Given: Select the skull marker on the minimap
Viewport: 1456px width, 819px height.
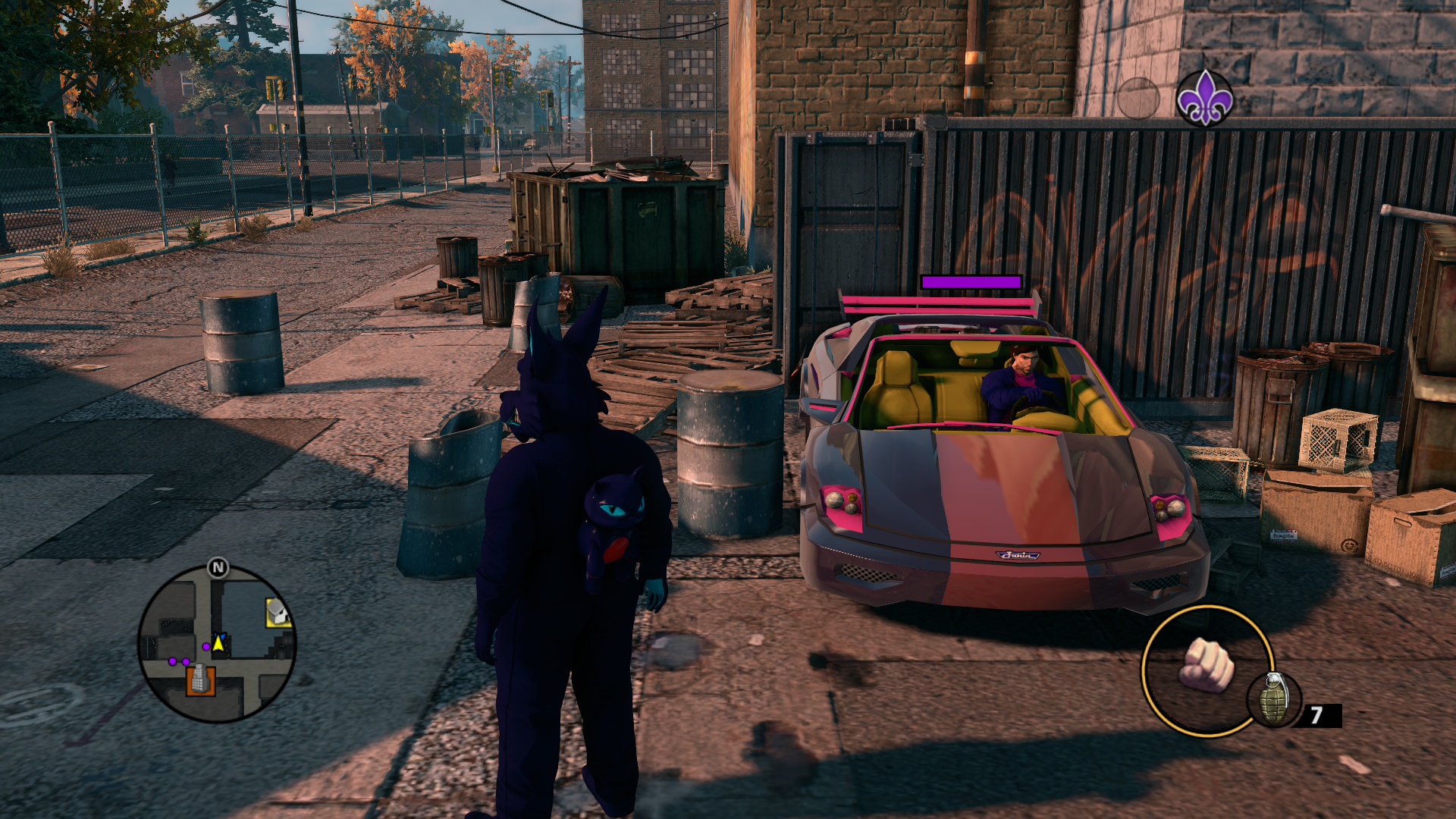Looking at the screenshot, I should pyautogui.click(x=278, y=612).
